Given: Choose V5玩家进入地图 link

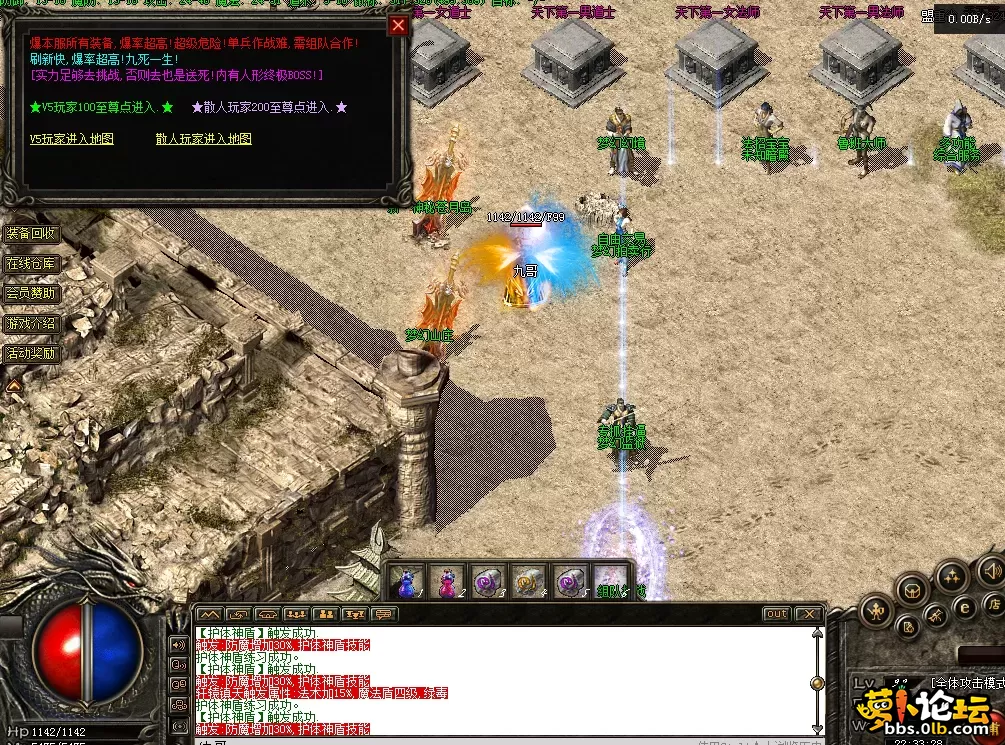Looking at the screenshot, I should point(71,139).
